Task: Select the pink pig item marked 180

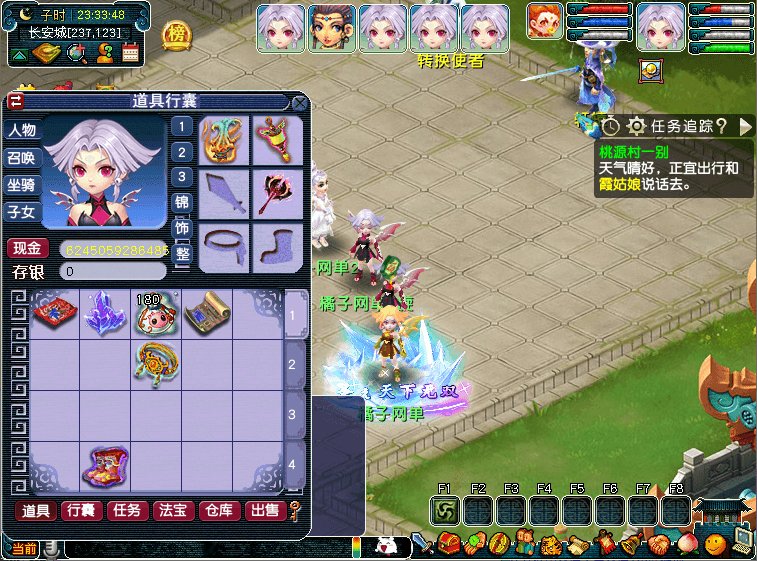Action: coord(154,313)
